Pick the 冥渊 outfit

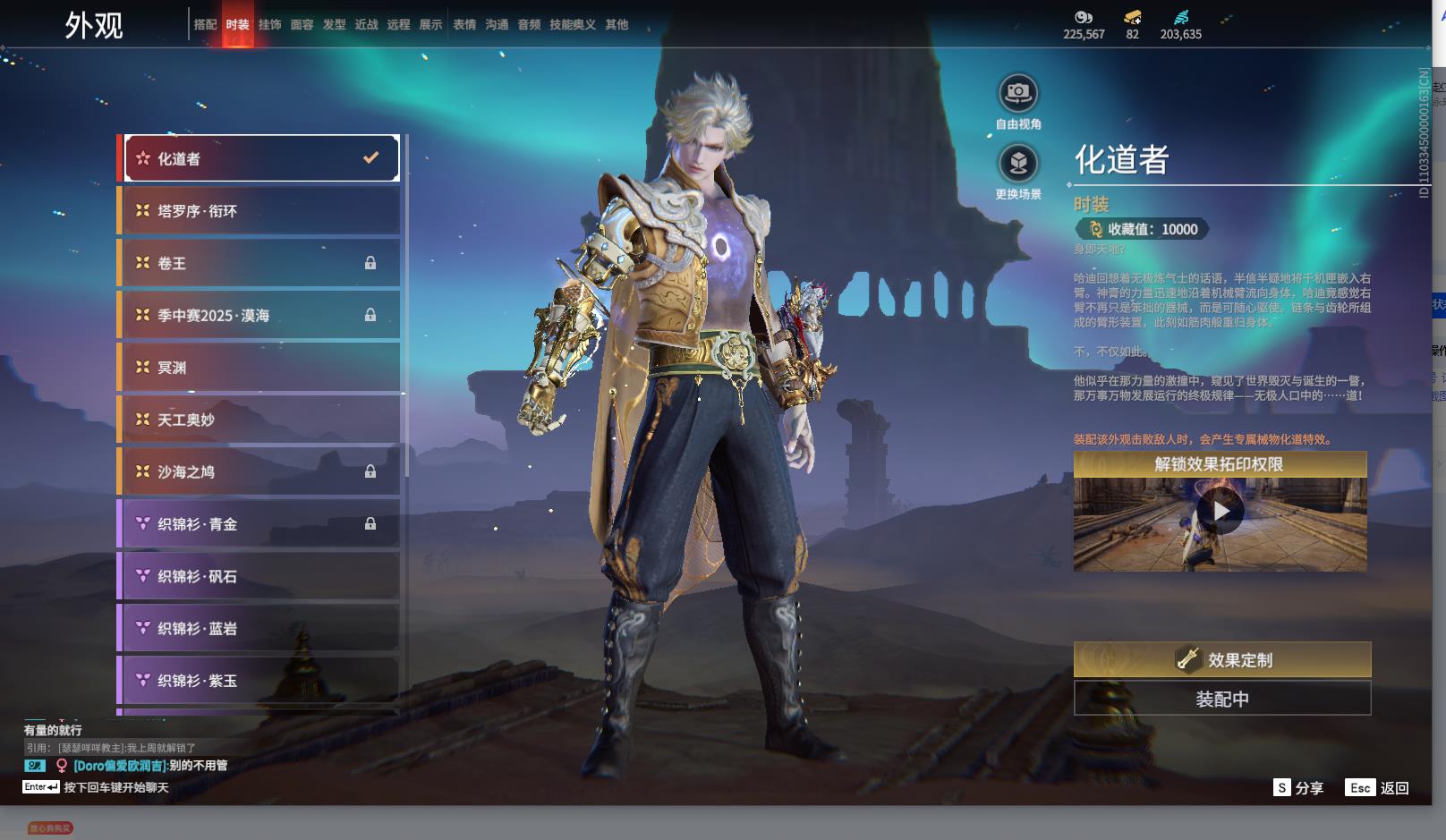pyautogui.click(x=260, y=368)
